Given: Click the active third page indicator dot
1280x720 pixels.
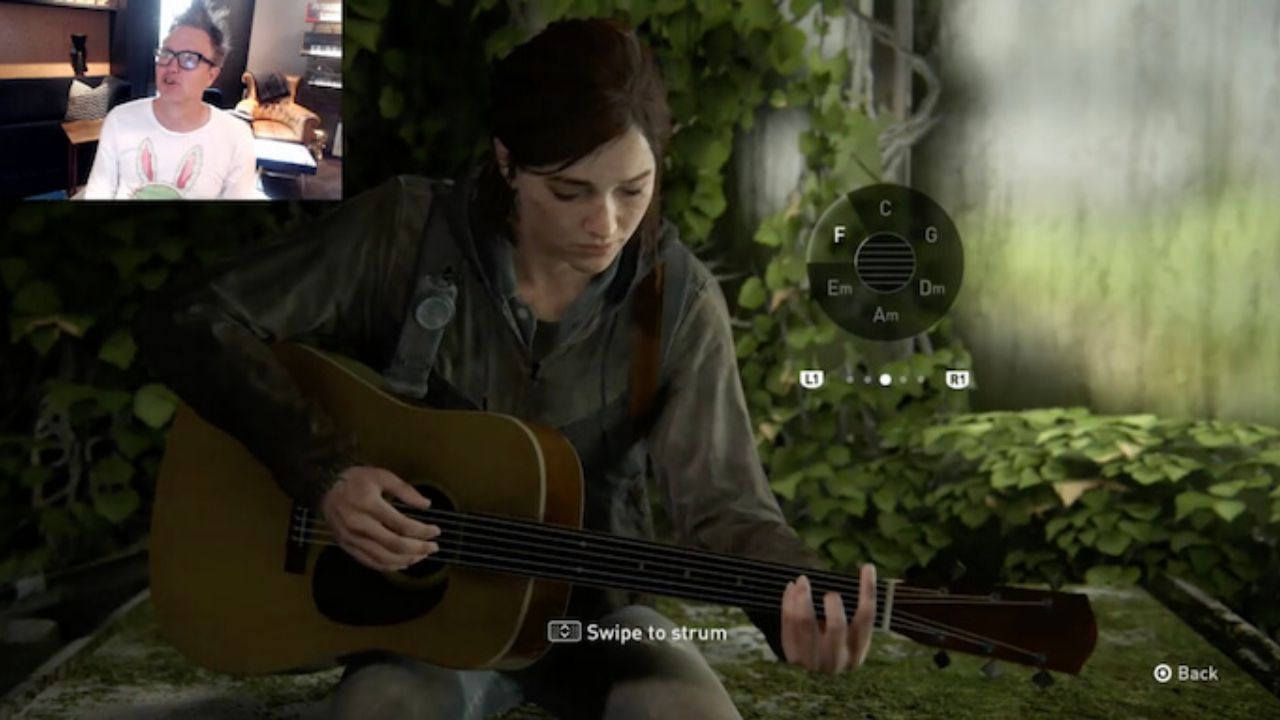Looking at the screenshot, I should click(885, 378).
